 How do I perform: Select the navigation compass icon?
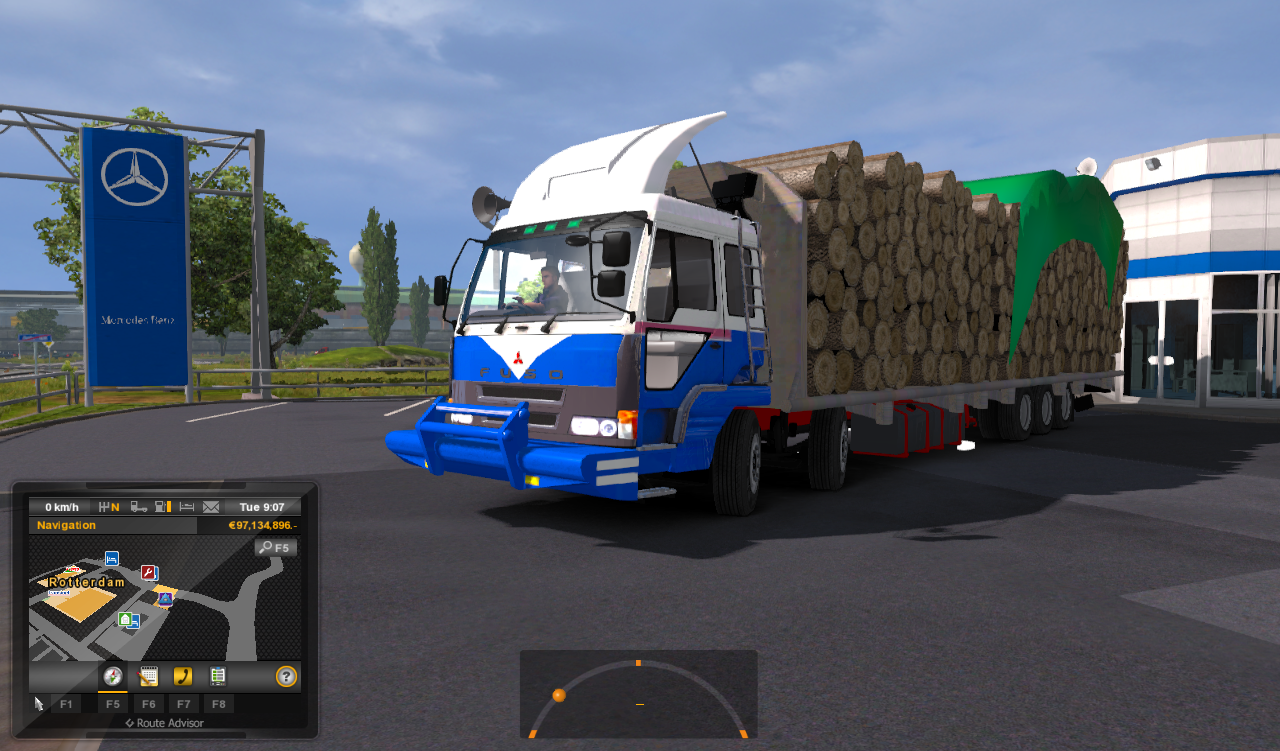click(x=112, y=675)
